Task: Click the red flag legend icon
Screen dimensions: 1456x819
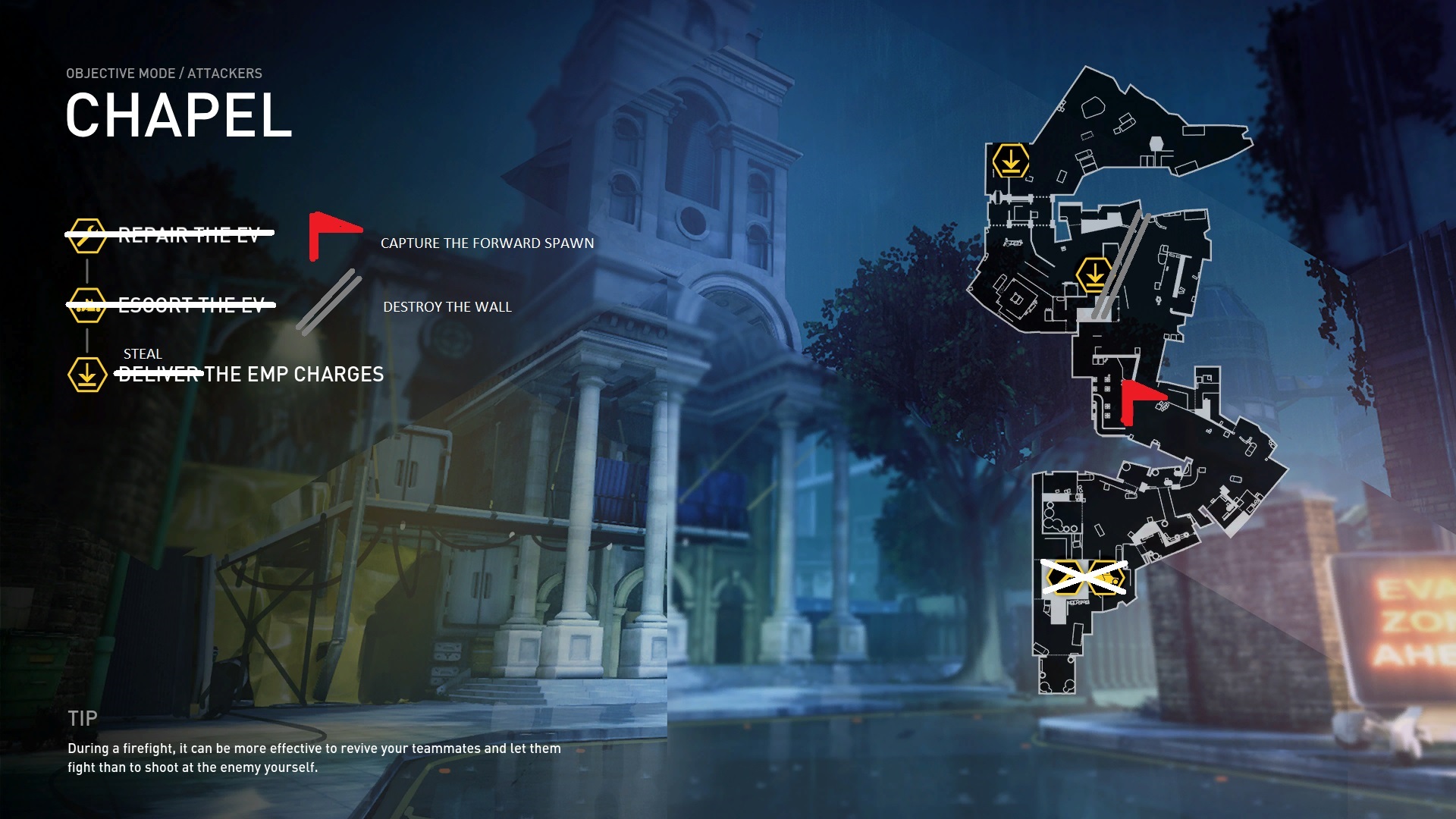Action: (332, 234)
